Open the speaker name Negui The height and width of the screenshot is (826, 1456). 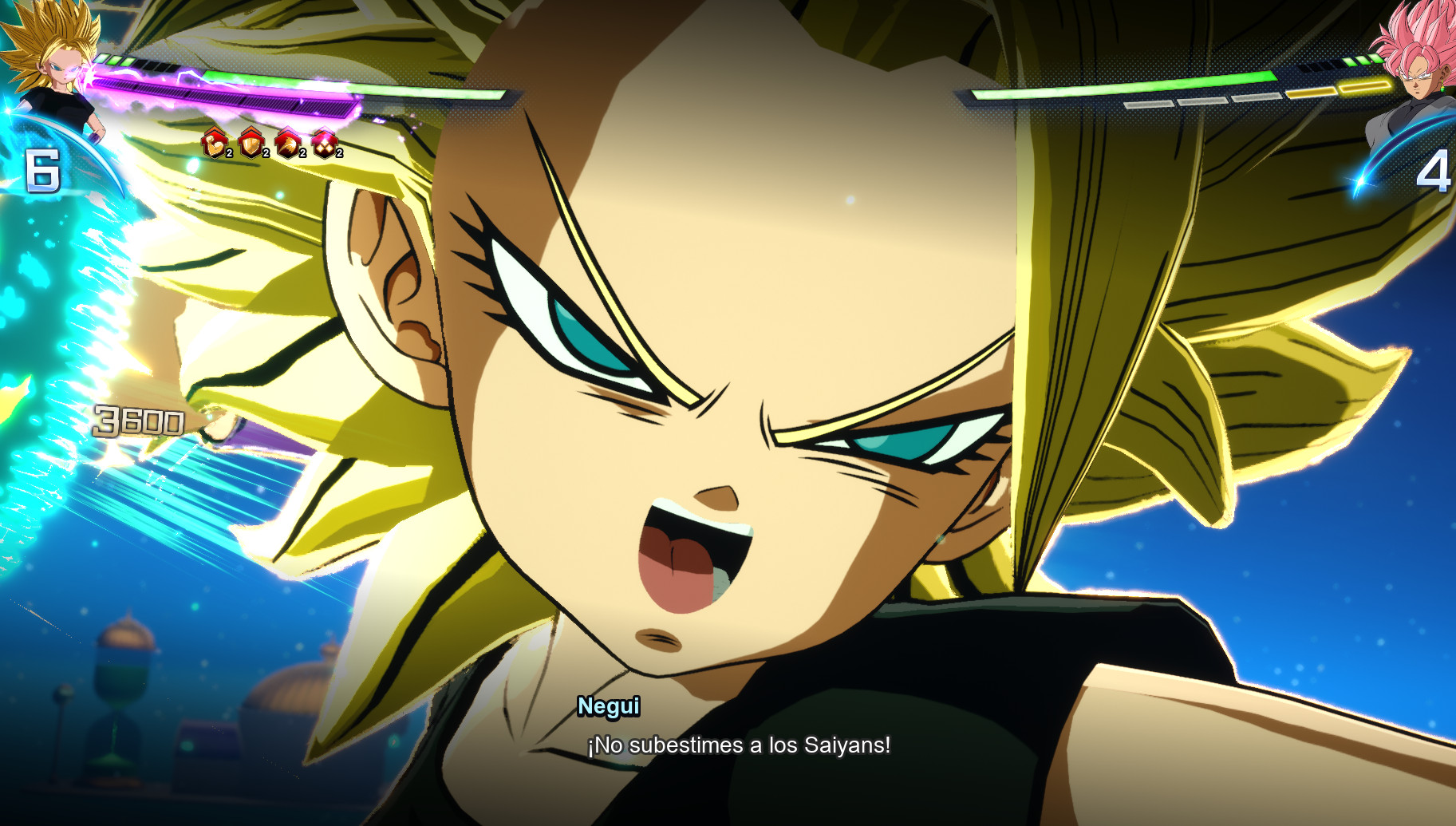coord(609,707)
